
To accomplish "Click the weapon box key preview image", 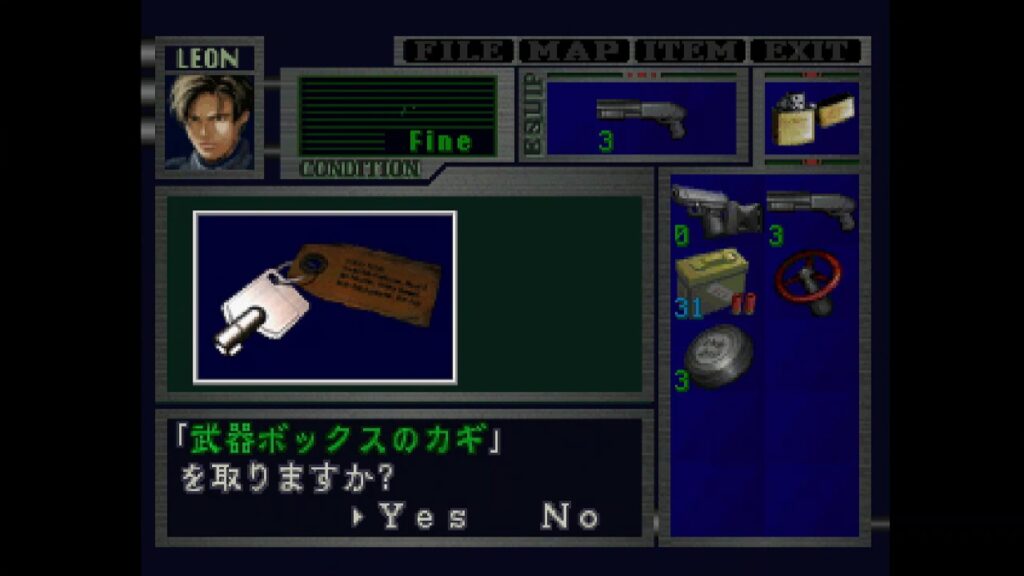I will coord(325,297).
